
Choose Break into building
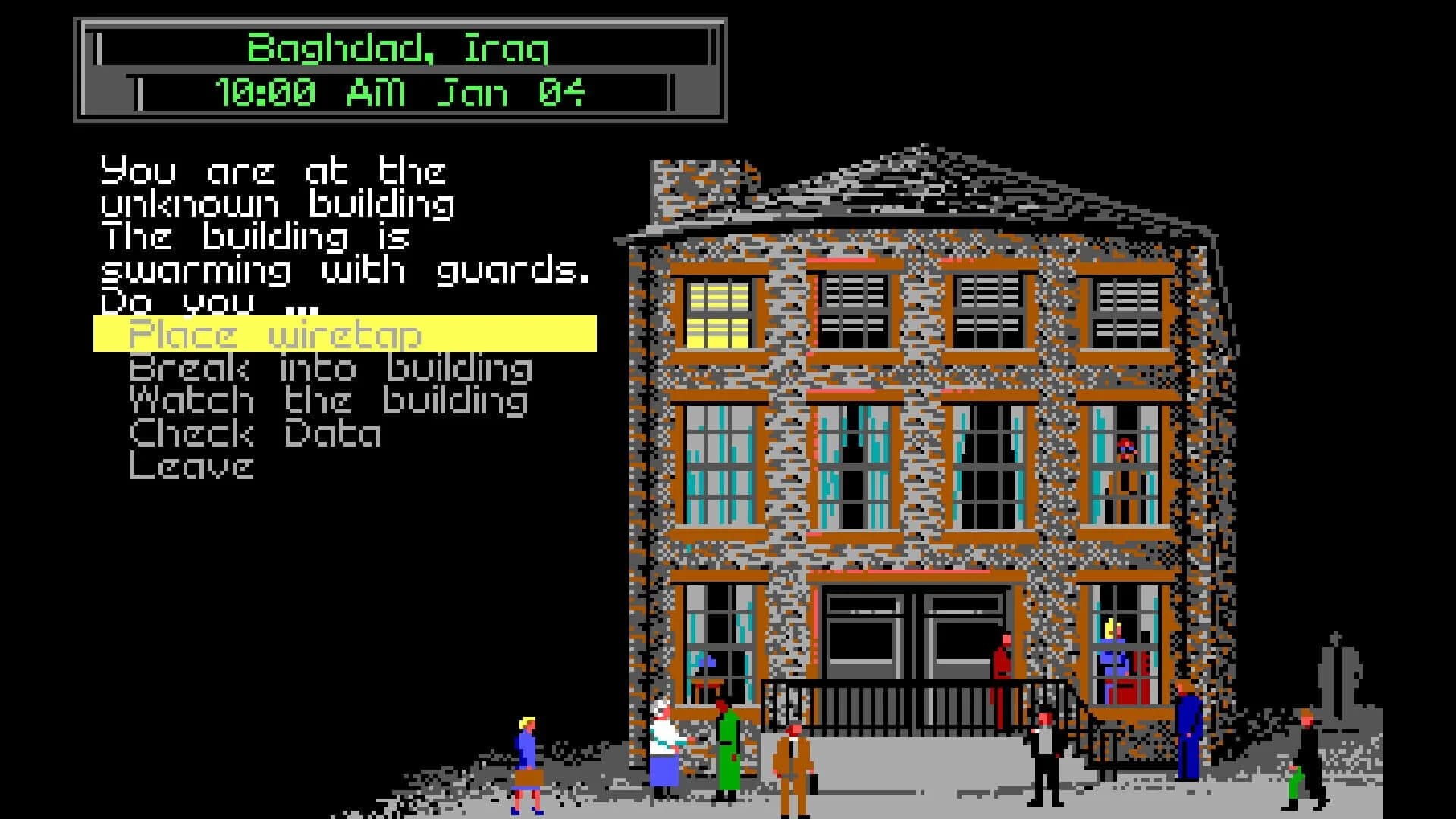(x=330, y=368)
